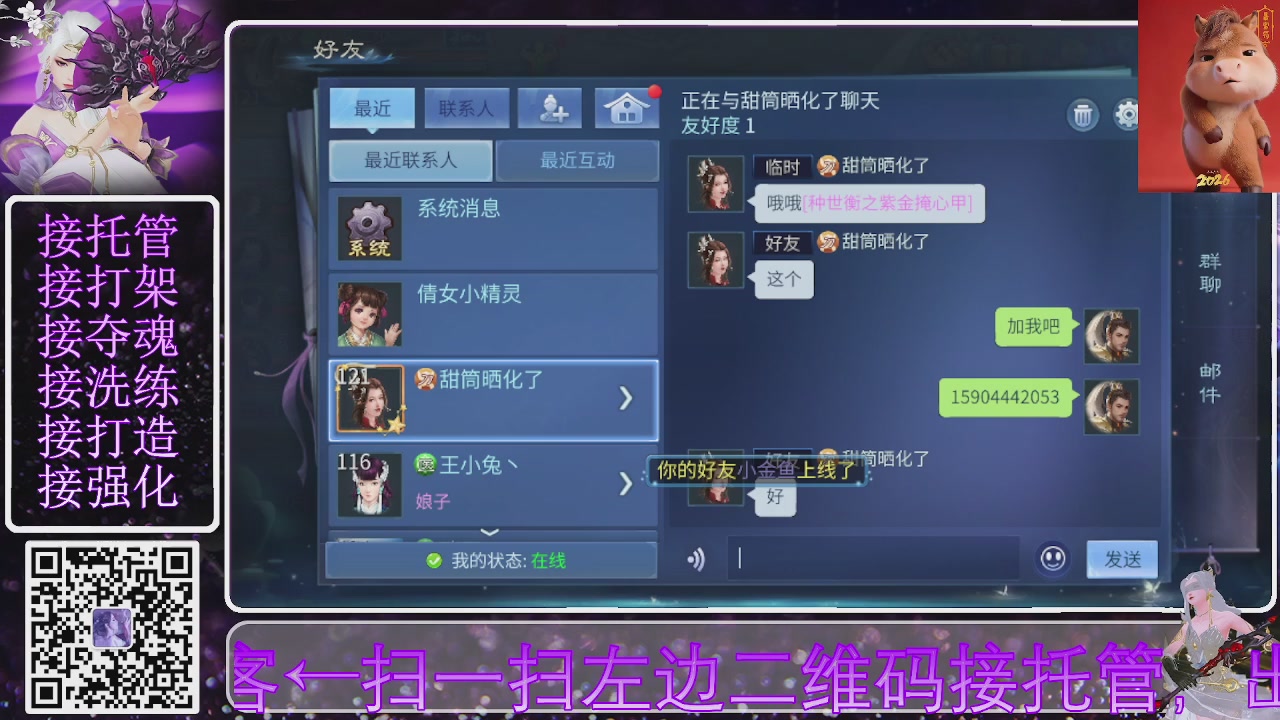This screenshot has width=1280, height=720.
Task: Open 系统消息 via the system gear avatar
Action: [x=367, y=229]
